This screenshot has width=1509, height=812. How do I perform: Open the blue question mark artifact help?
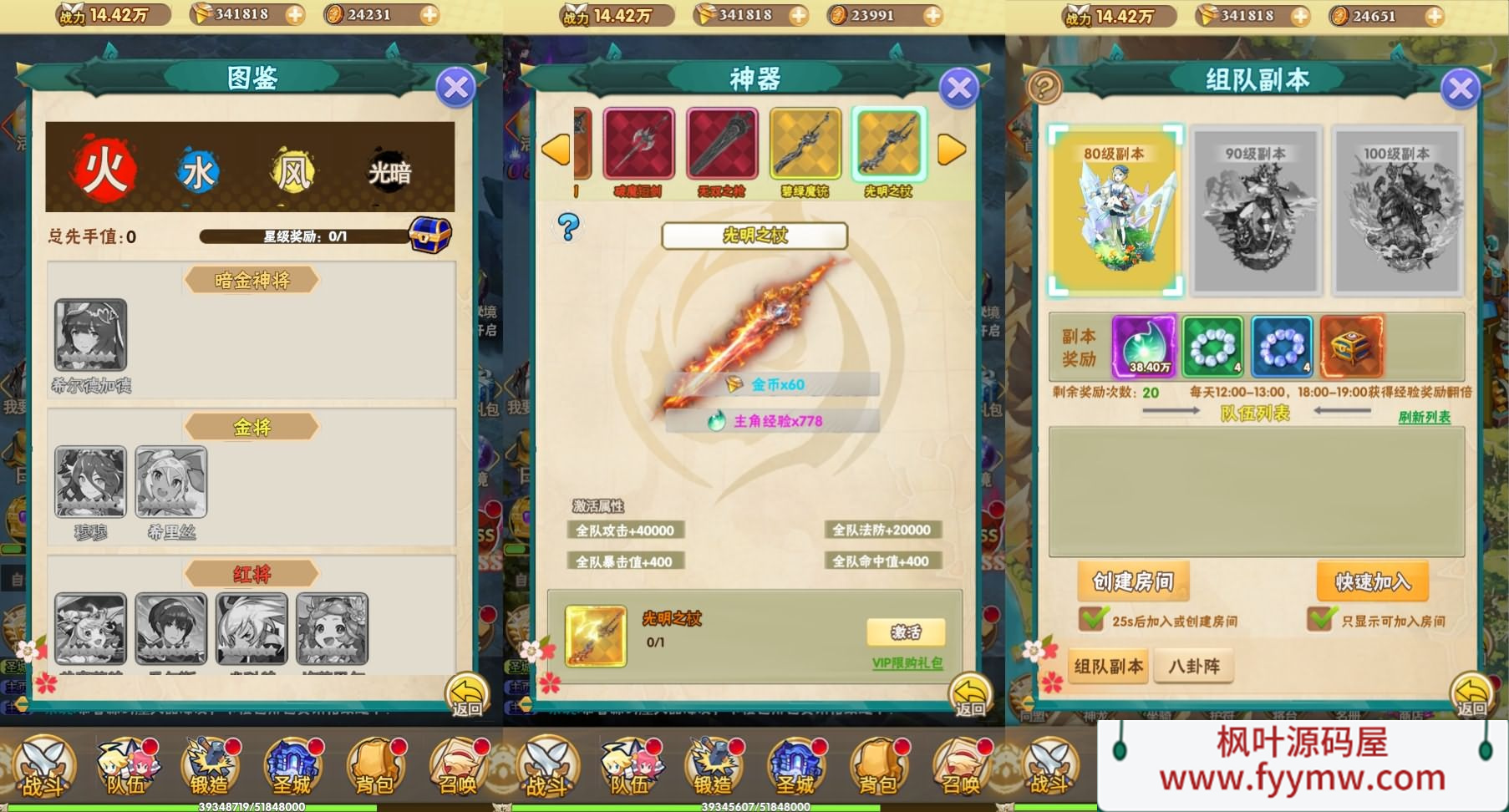(569, 226)
